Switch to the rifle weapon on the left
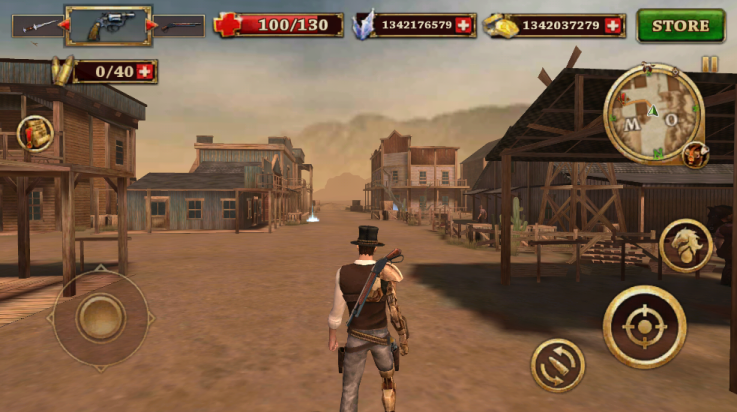The height and width of the screenshot is (412, 737). click(x=33, y=25)
